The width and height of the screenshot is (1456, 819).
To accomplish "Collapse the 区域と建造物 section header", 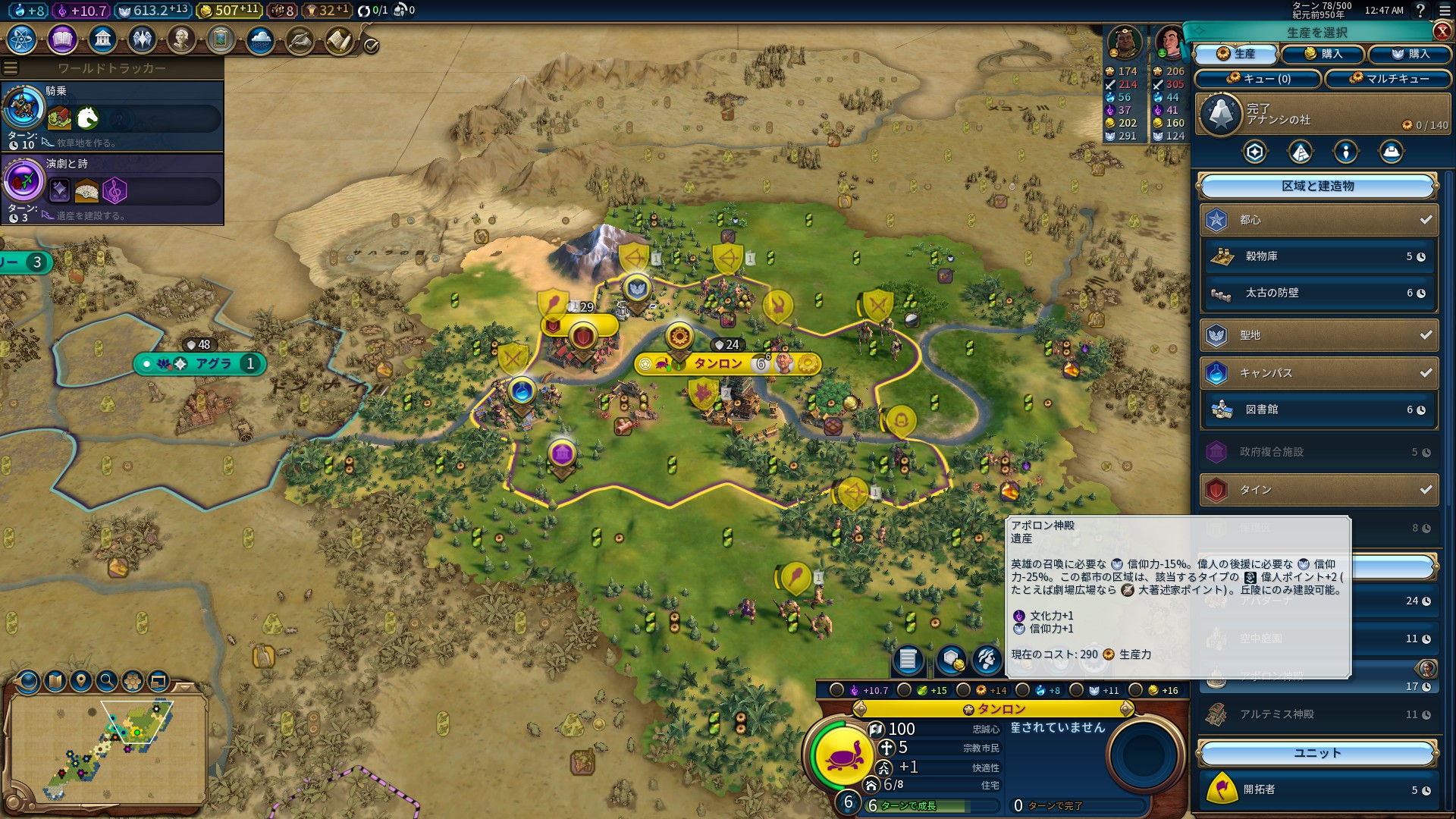I will [x=1317, y=186].
